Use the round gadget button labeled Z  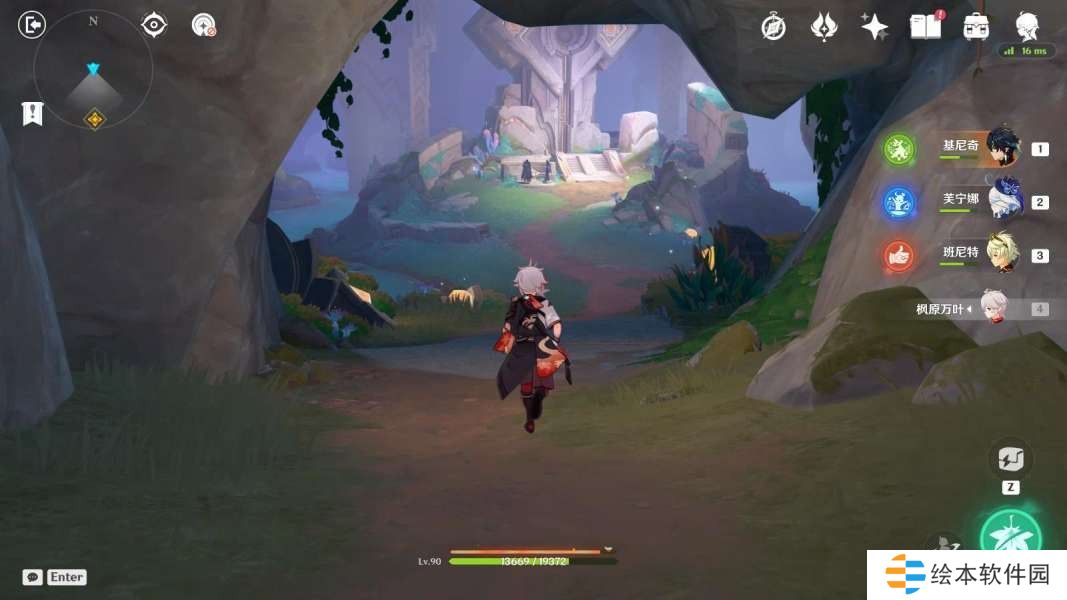pyautogui.click(x=1010, y=460)
